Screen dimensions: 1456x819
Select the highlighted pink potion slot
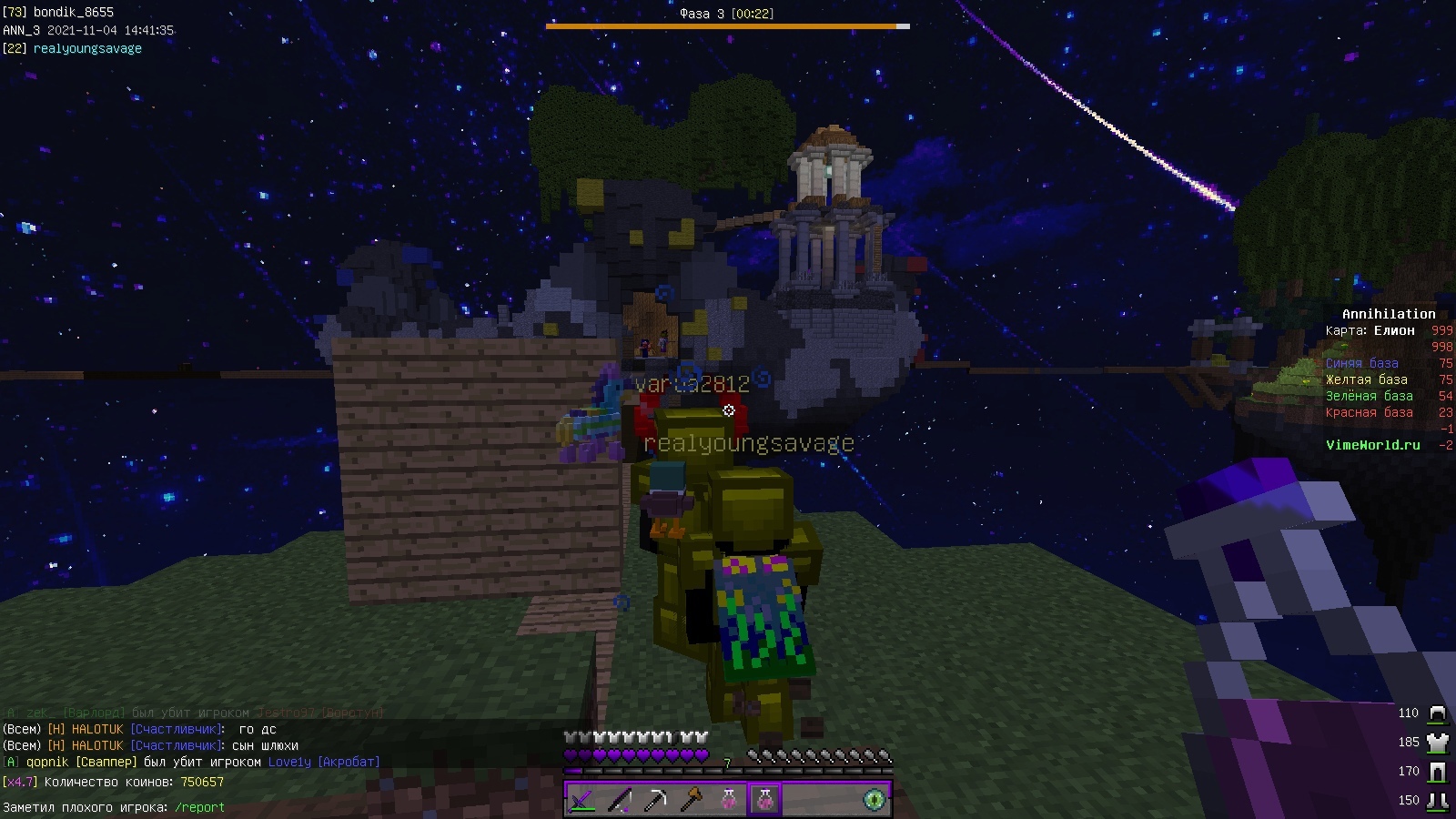coord(764,800)
